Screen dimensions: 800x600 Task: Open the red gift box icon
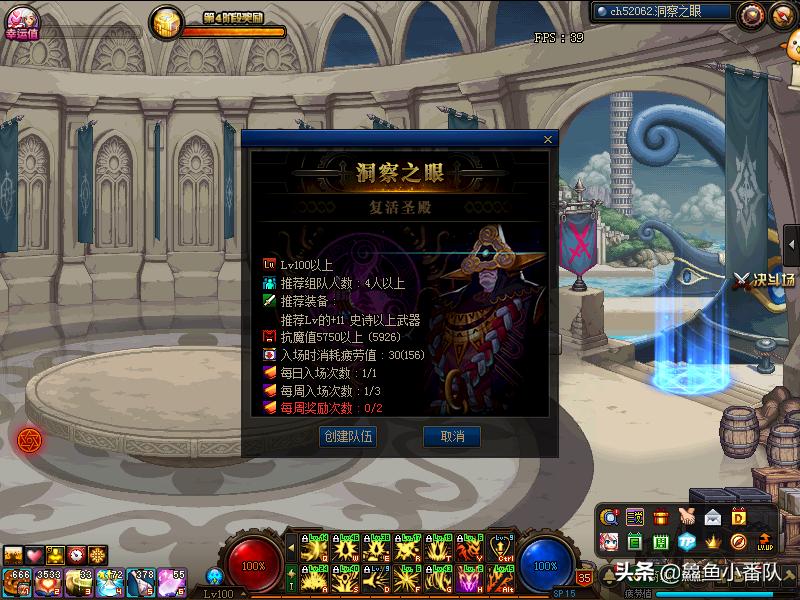click(x=661, y=517)
